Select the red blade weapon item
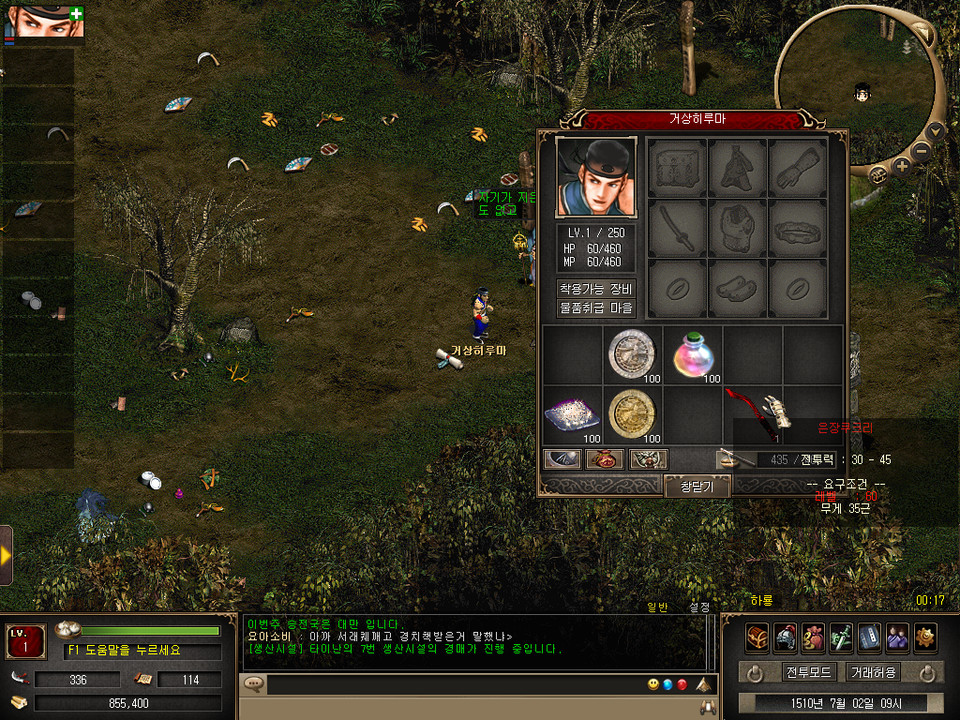960x720 pixels. click(754, 412)
